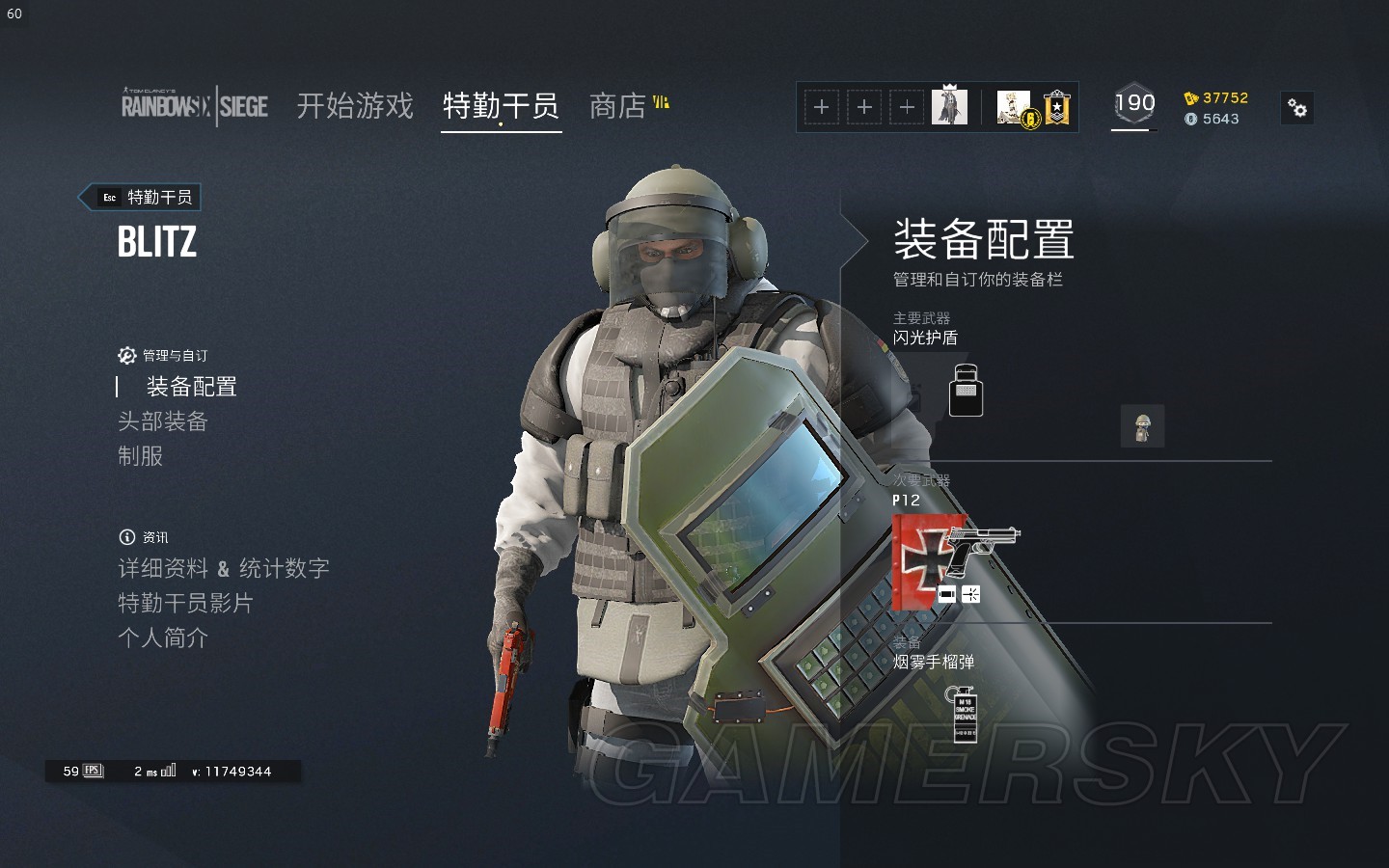This screenshot has width=1389, height=868.
Task: View 详细资料 & 统计数字
Action: (x=222, y=568)
